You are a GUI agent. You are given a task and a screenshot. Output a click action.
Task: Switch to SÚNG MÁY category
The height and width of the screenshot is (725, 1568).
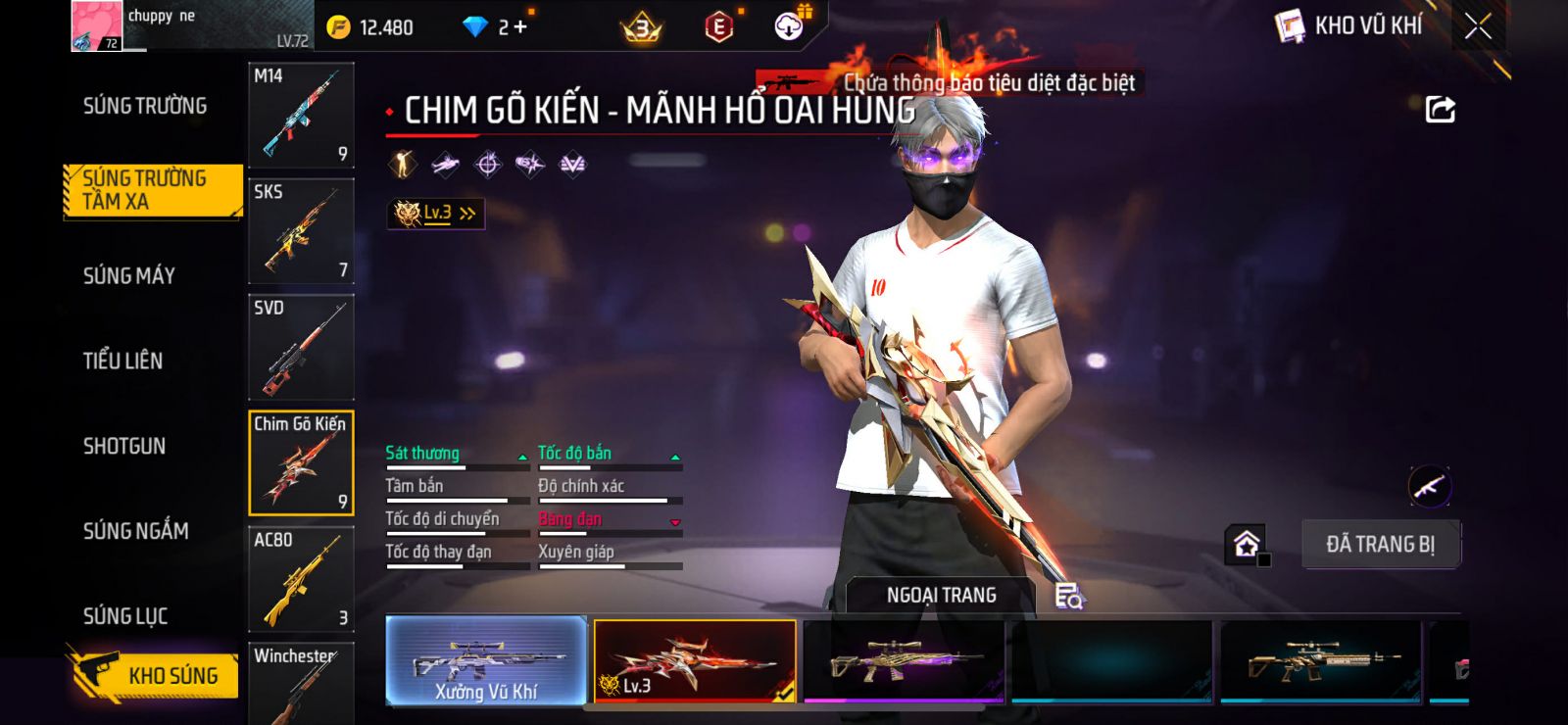(x=129, y=276)
